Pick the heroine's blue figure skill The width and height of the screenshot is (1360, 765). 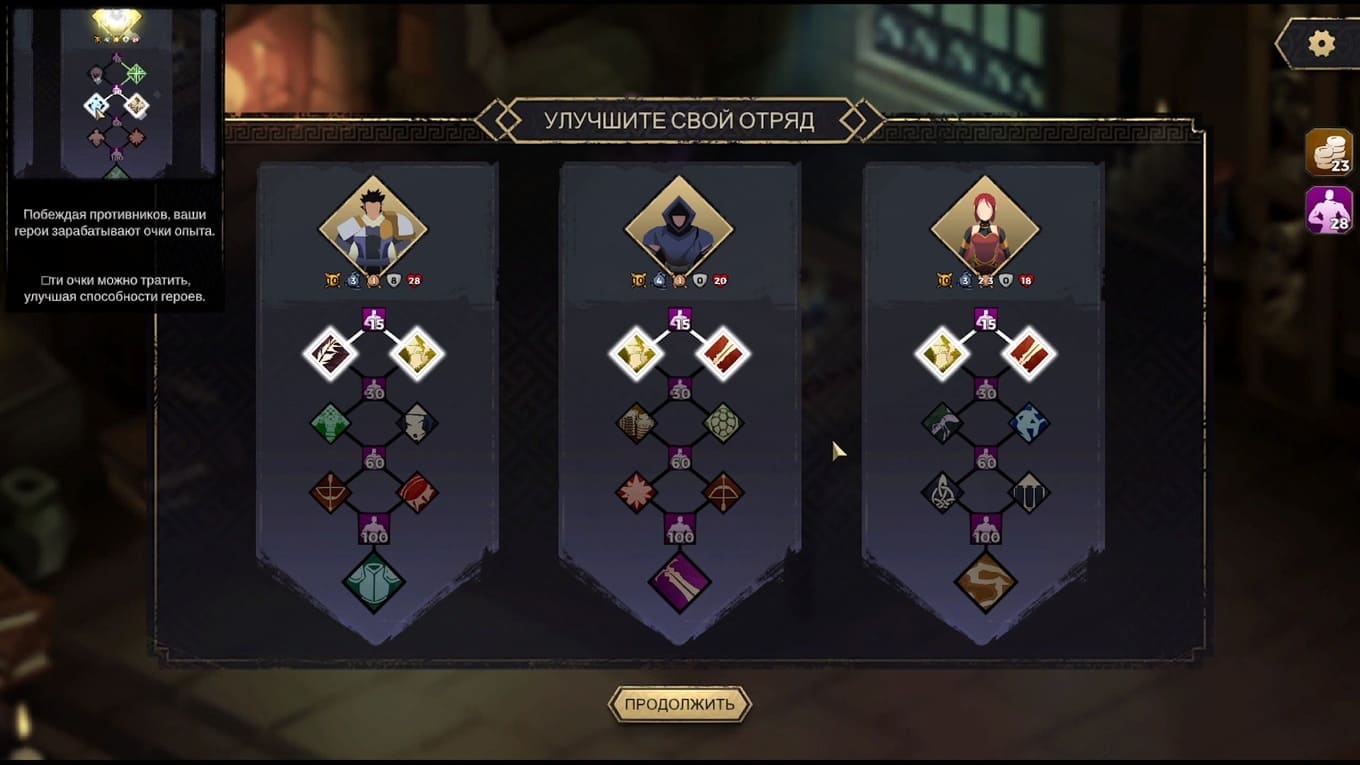tap(1029, 423)
